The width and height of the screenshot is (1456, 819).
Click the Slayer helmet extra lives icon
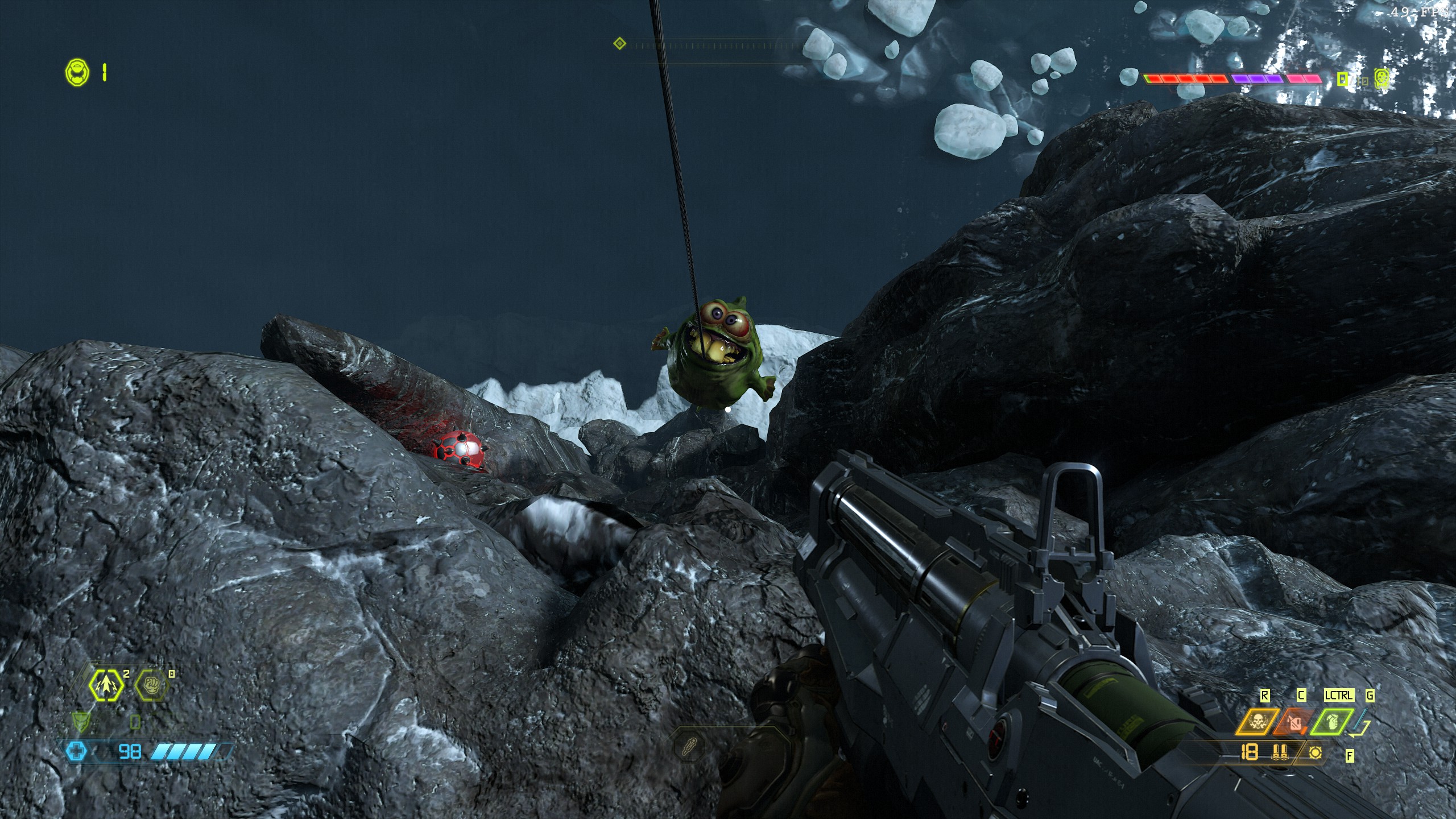(77, 73)
